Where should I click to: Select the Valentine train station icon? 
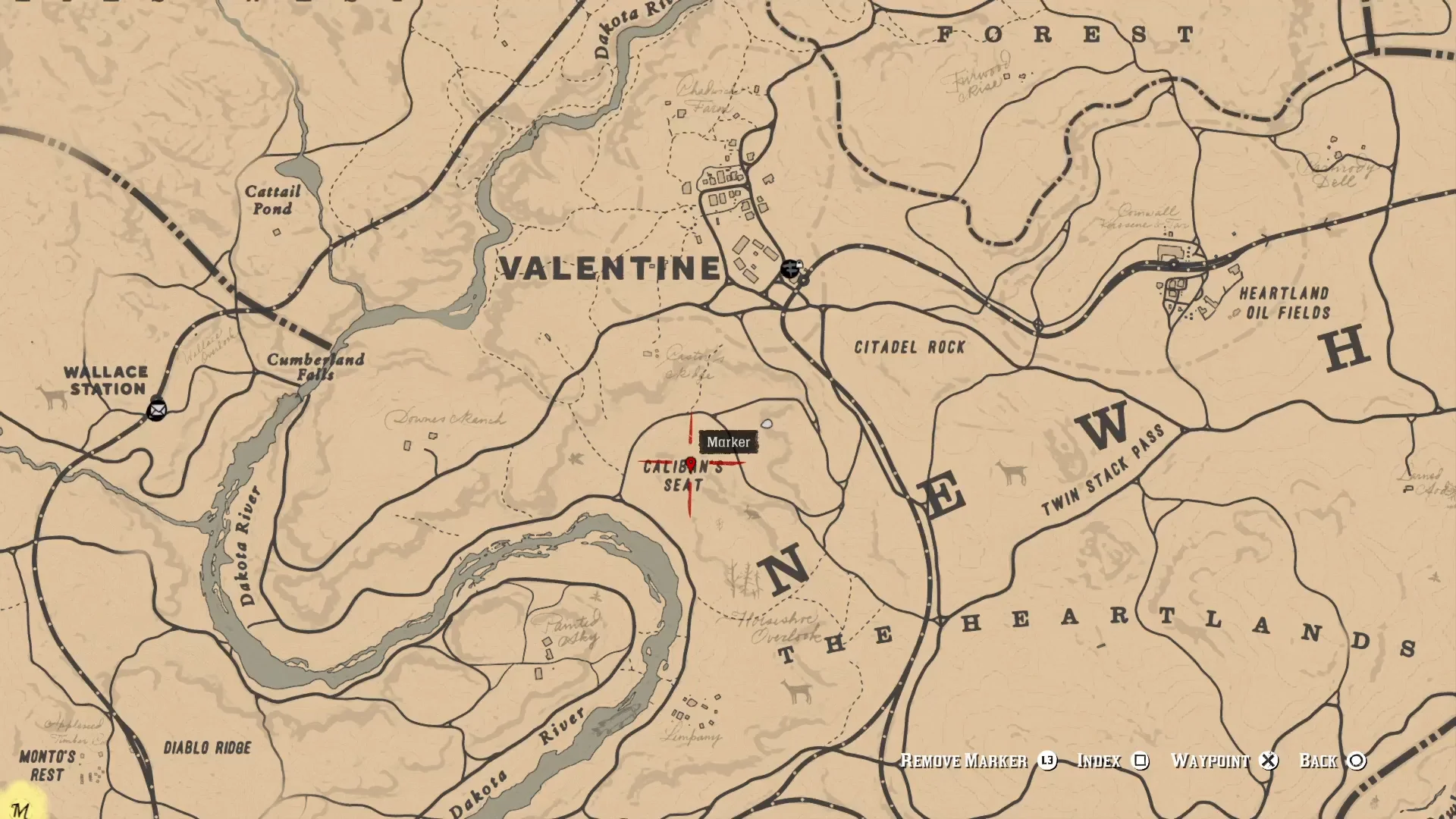[792, 270]
